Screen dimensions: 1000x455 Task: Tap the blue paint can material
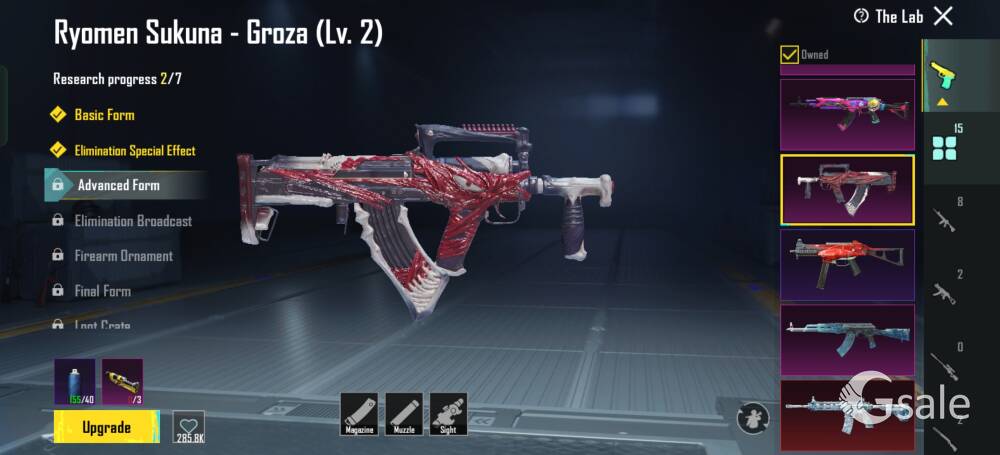point(75,381)
